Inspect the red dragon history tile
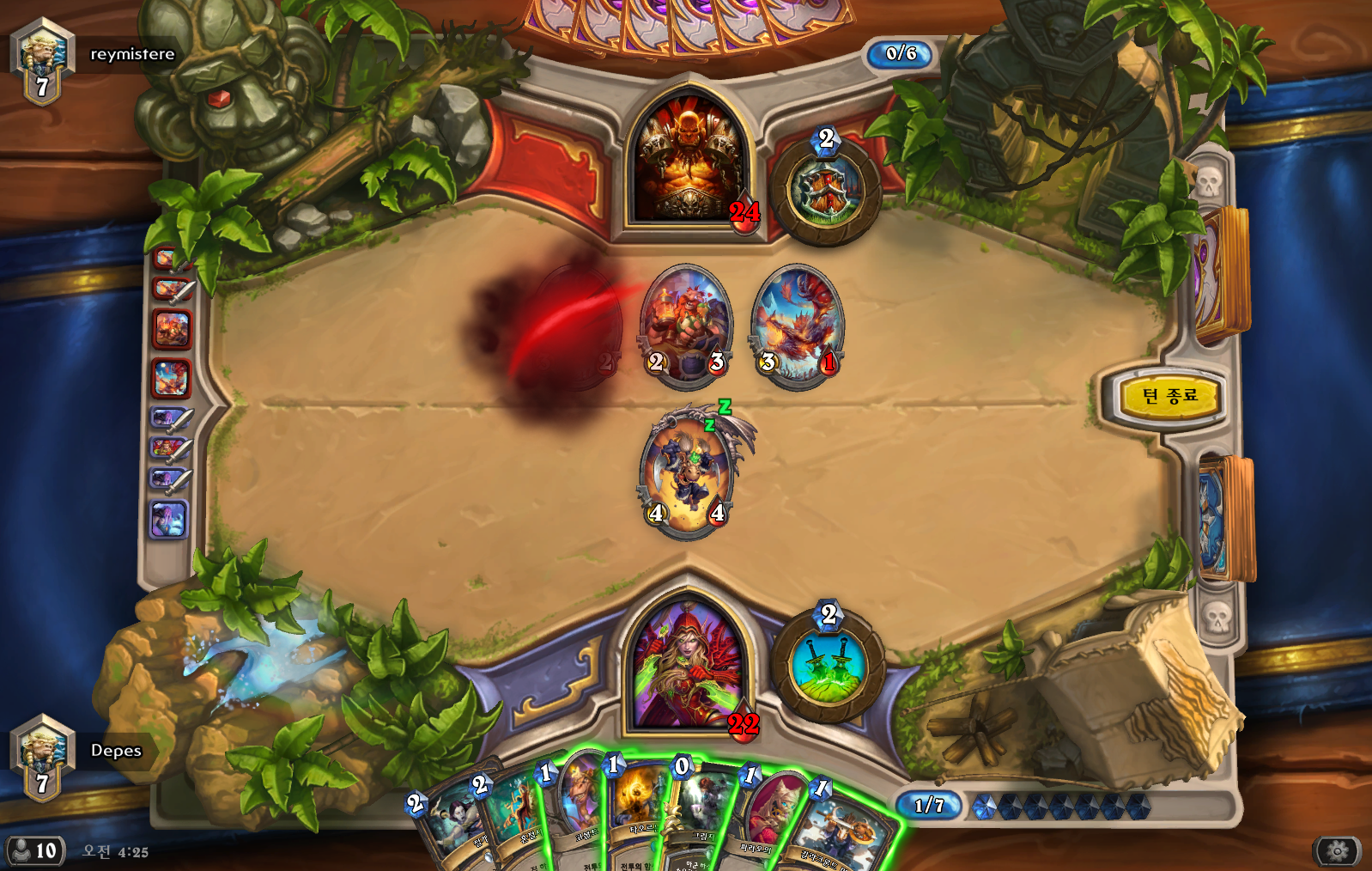 (171, 378)
